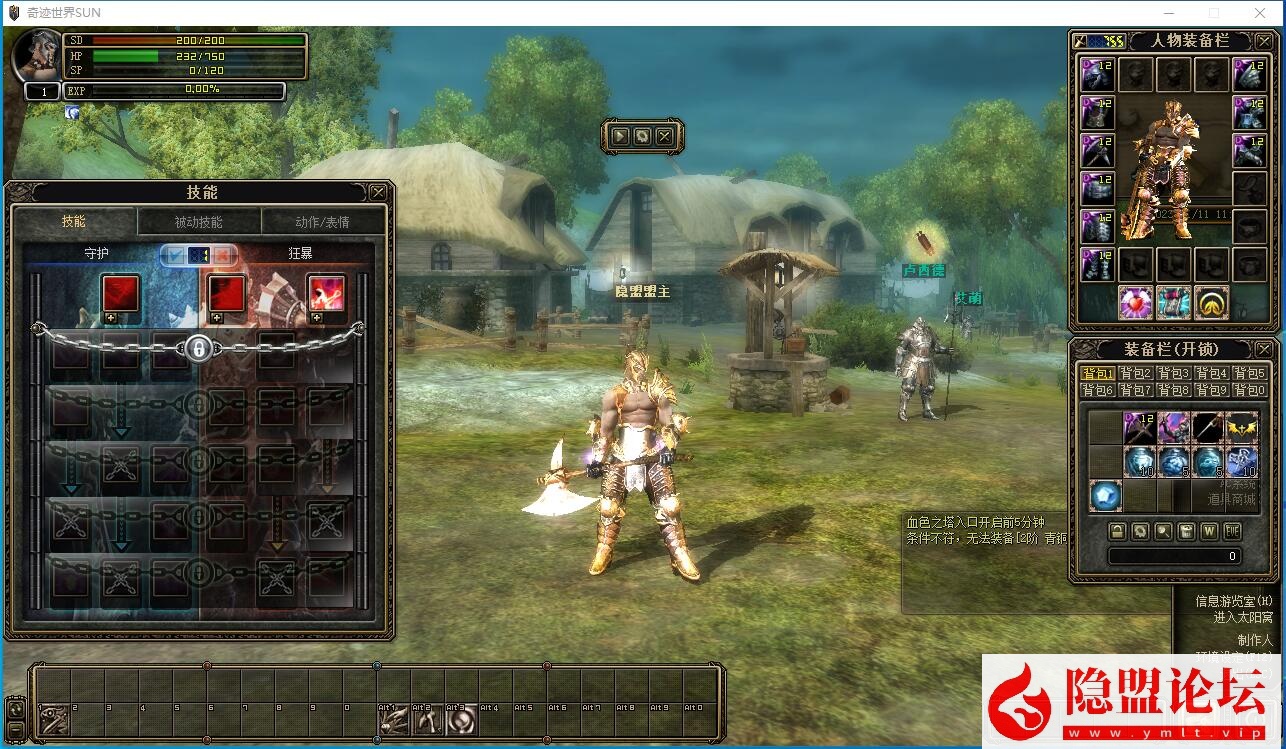This screenshot has width=1286, height=749.
Task: Close the game window
Action: tap(1260, 13)
